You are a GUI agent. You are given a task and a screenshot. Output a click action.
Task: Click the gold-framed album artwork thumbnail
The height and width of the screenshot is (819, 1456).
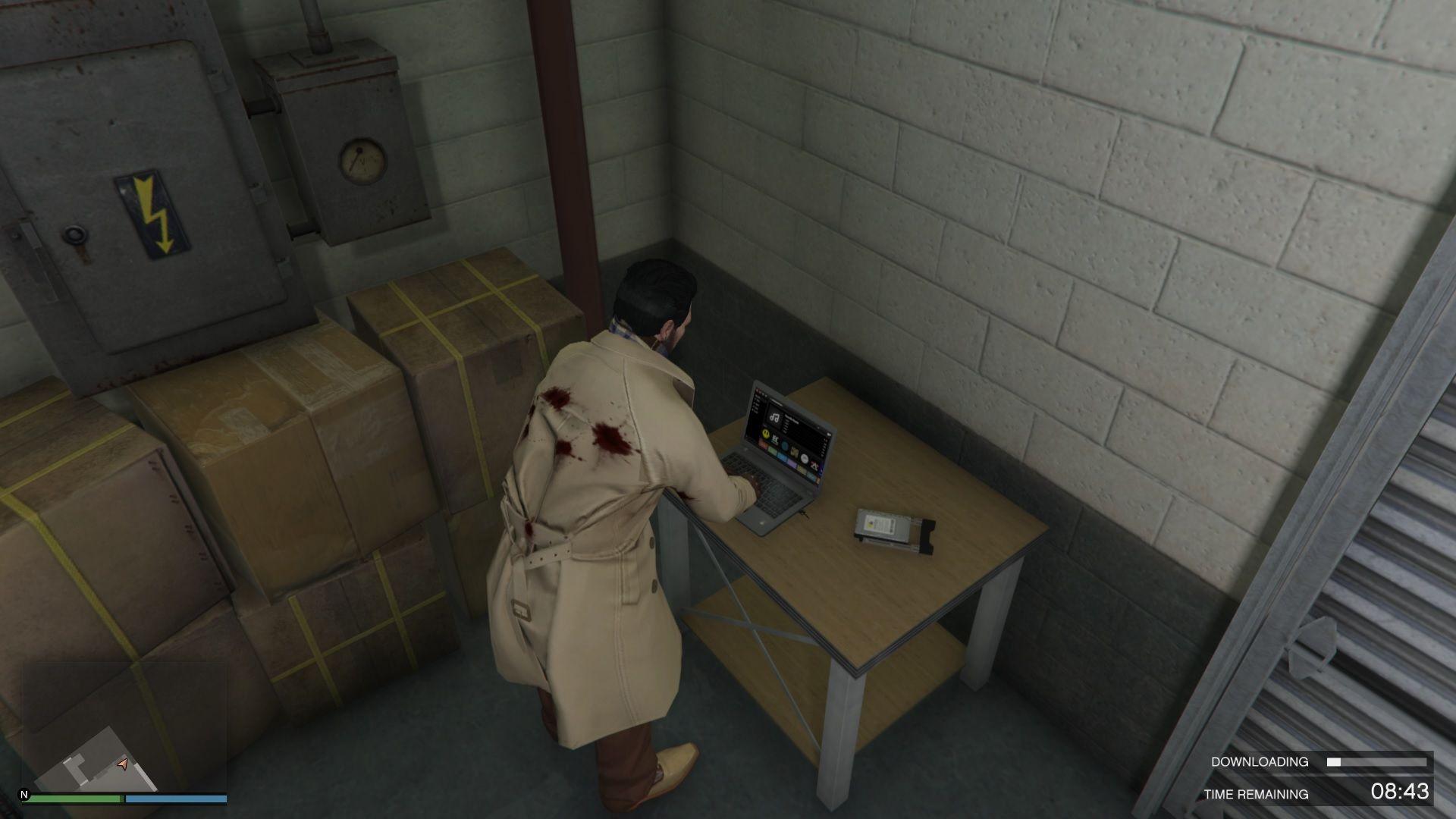coord(795,452)
